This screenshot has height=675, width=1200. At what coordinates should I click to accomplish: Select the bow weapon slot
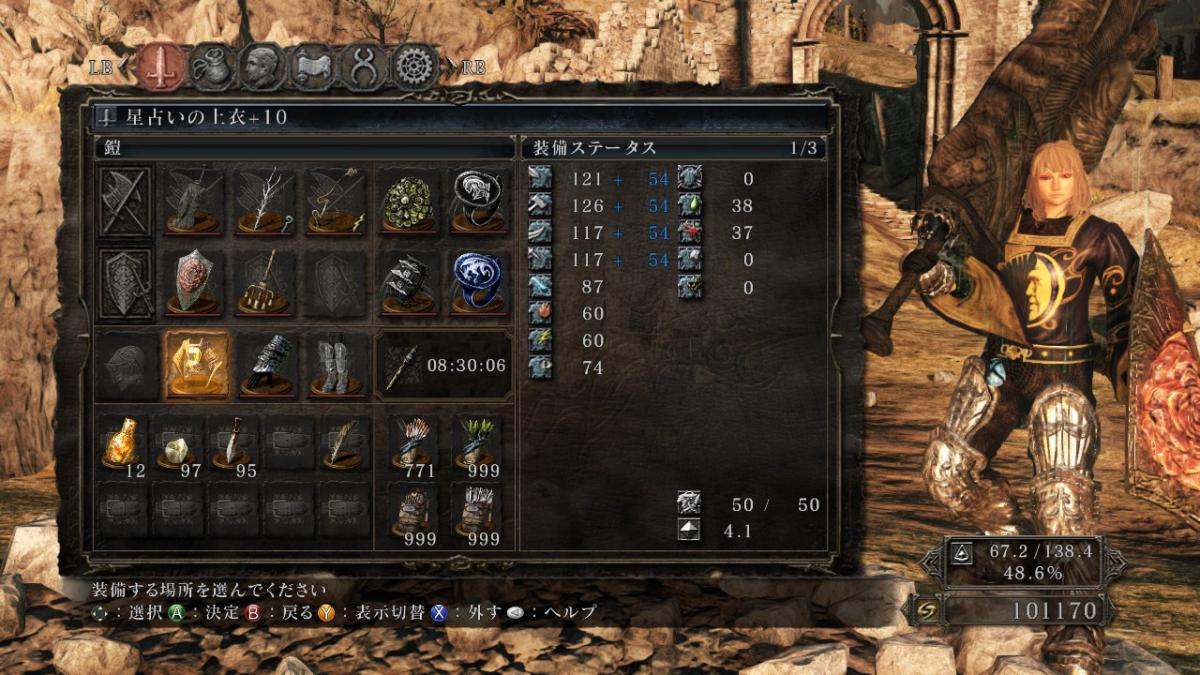click(336, 200)
